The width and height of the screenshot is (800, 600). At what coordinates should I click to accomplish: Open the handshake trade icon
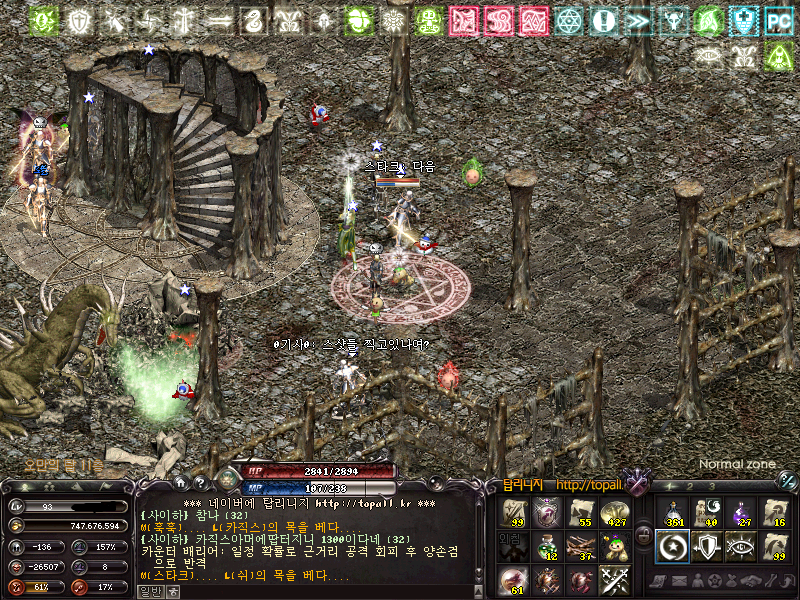tap(749, 581)
